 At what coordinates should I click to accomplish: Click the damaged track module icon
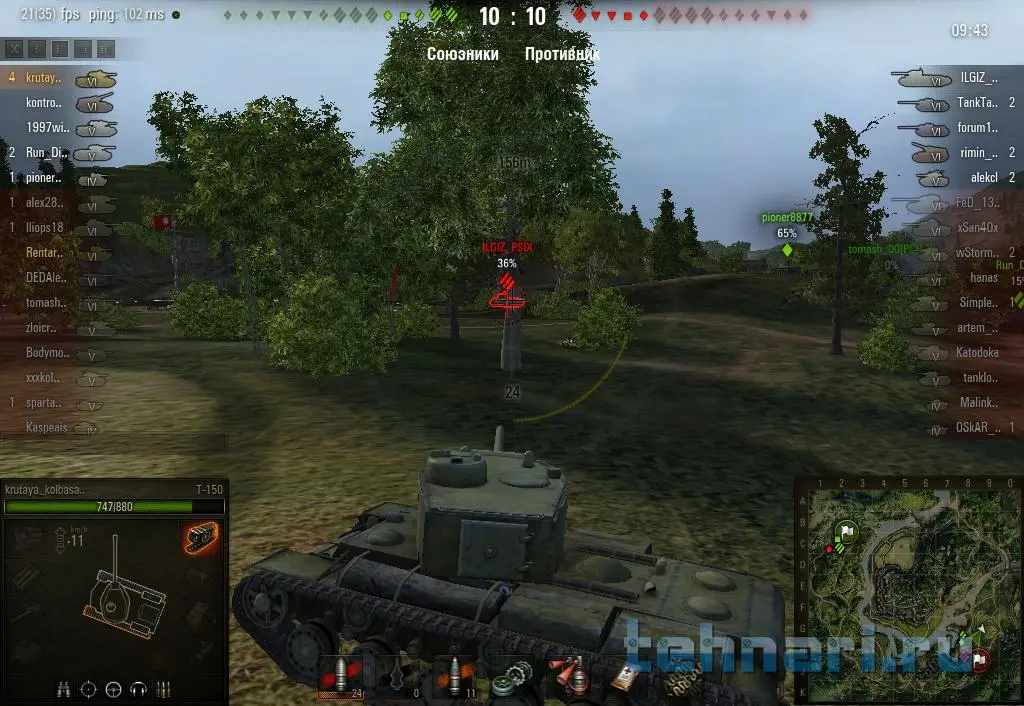point(201,537)
